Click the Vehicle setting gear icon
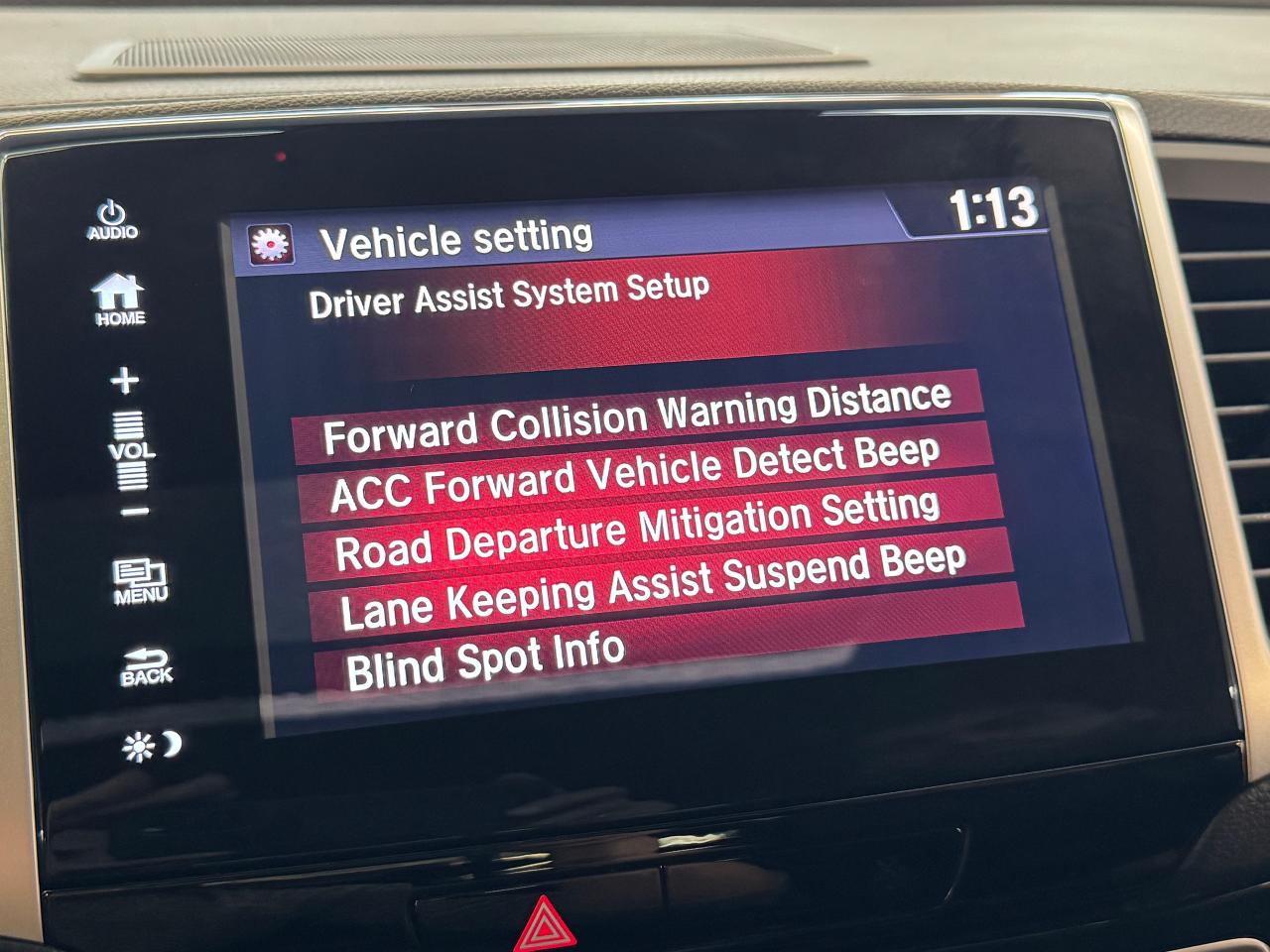1270x952 pixels. (271, 244)
